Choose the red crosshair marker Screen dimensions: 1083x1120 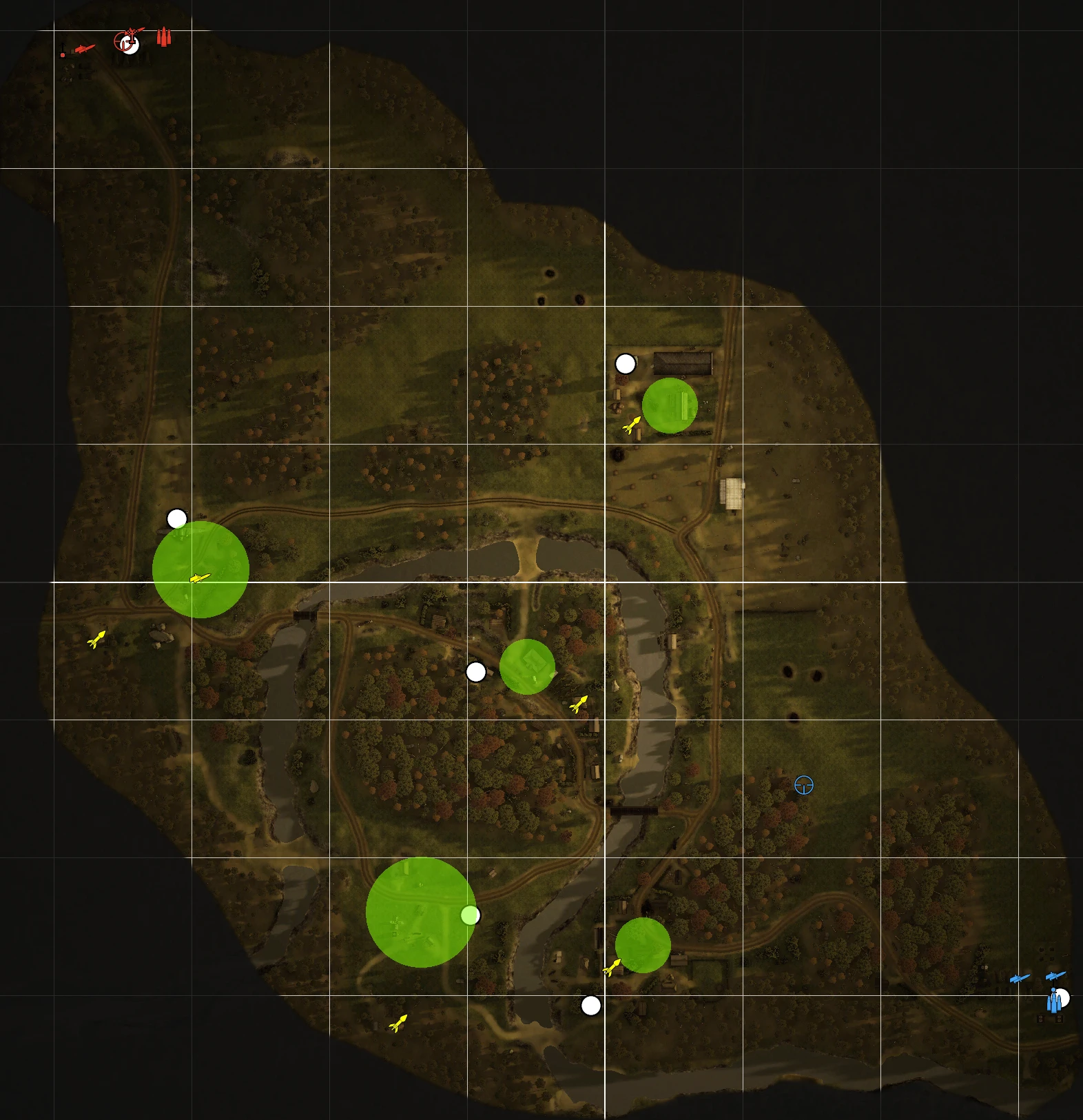[123, 42]
